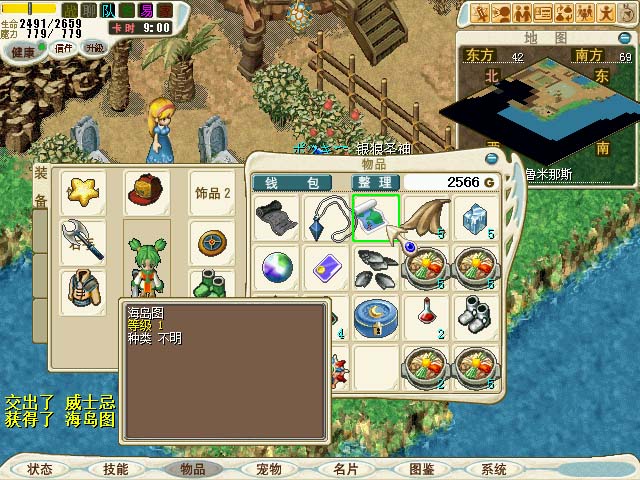Open the 技能 skills menu

[115, 469]
